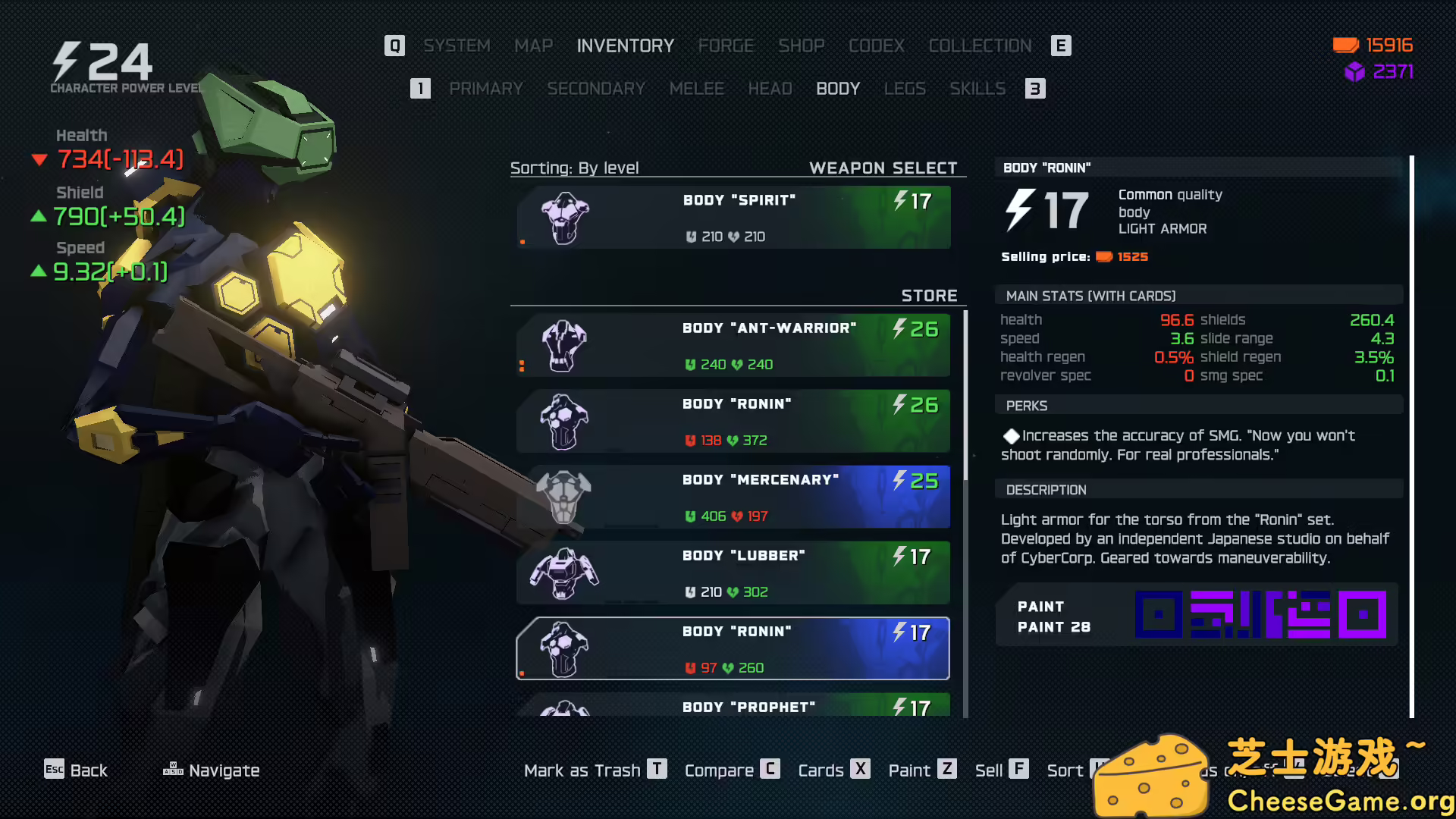Open the "Sorting: By level" dropdown
Image resolution: width=1456 pixels, height=819 pixels.
click(x=576, y=168)
